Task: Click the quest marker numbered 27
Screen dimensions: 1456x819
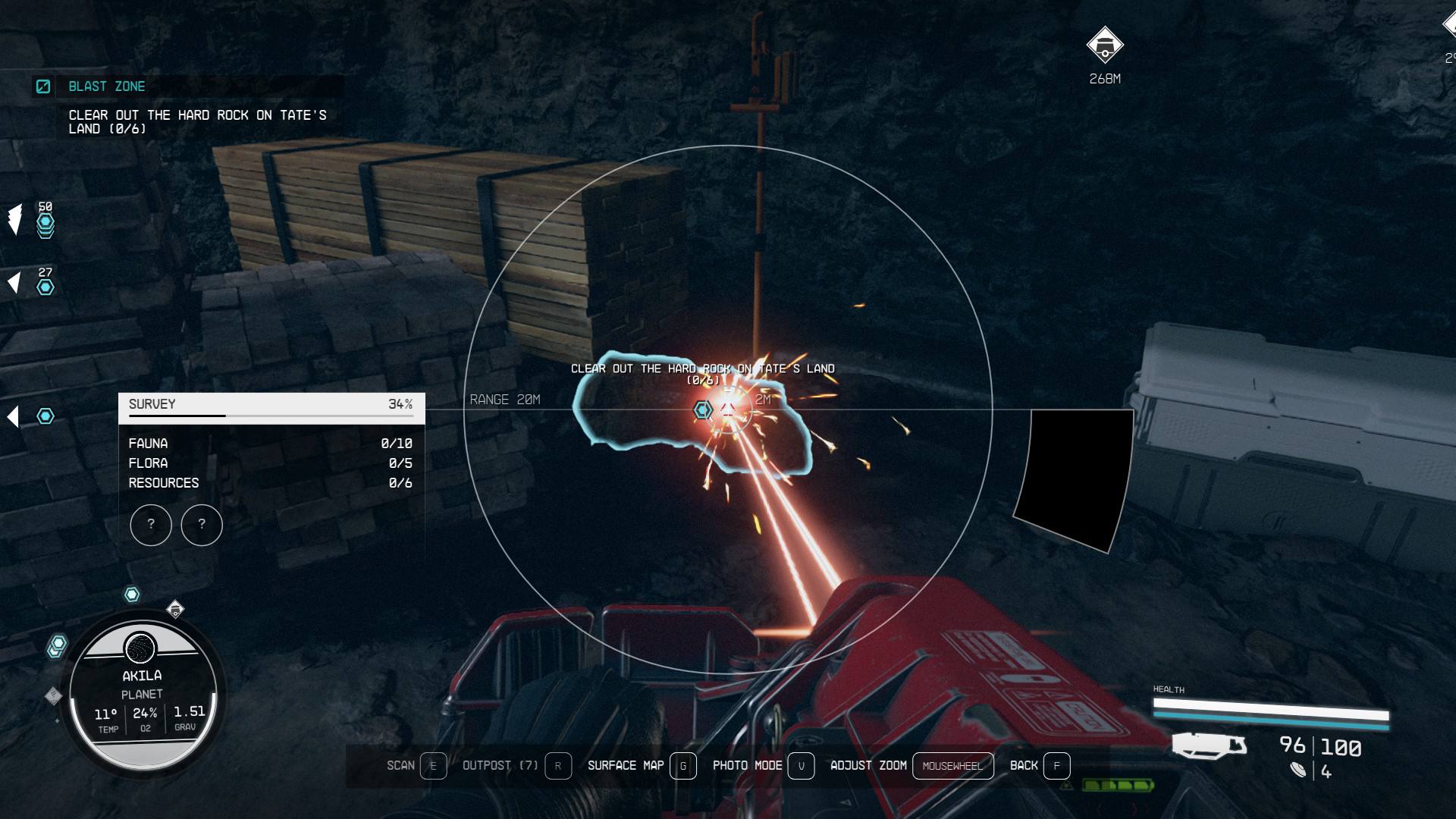Action: click(45, 287)
